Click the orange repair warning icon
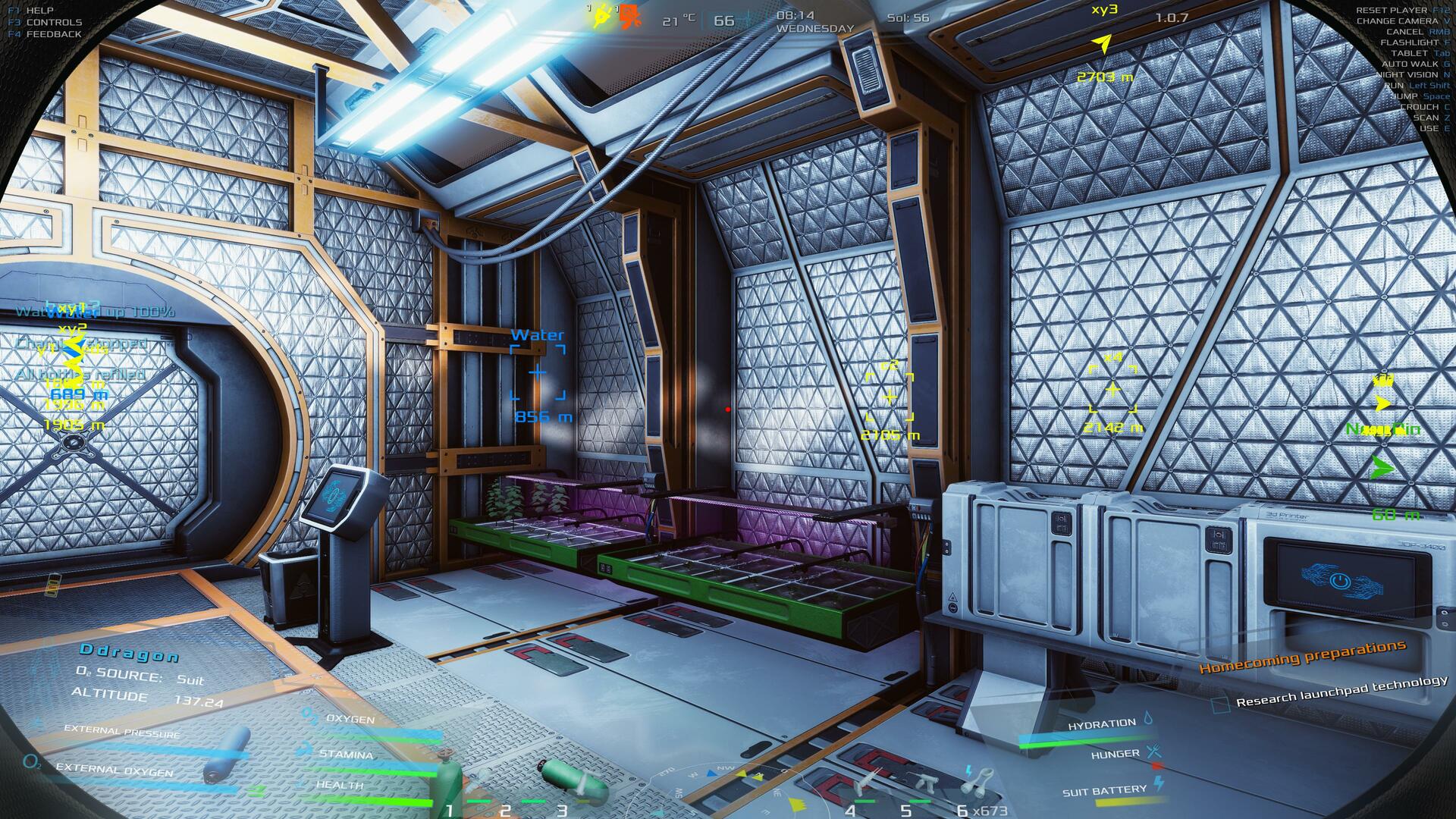Viewport: 1456px width, 819px height. point(627,17)
